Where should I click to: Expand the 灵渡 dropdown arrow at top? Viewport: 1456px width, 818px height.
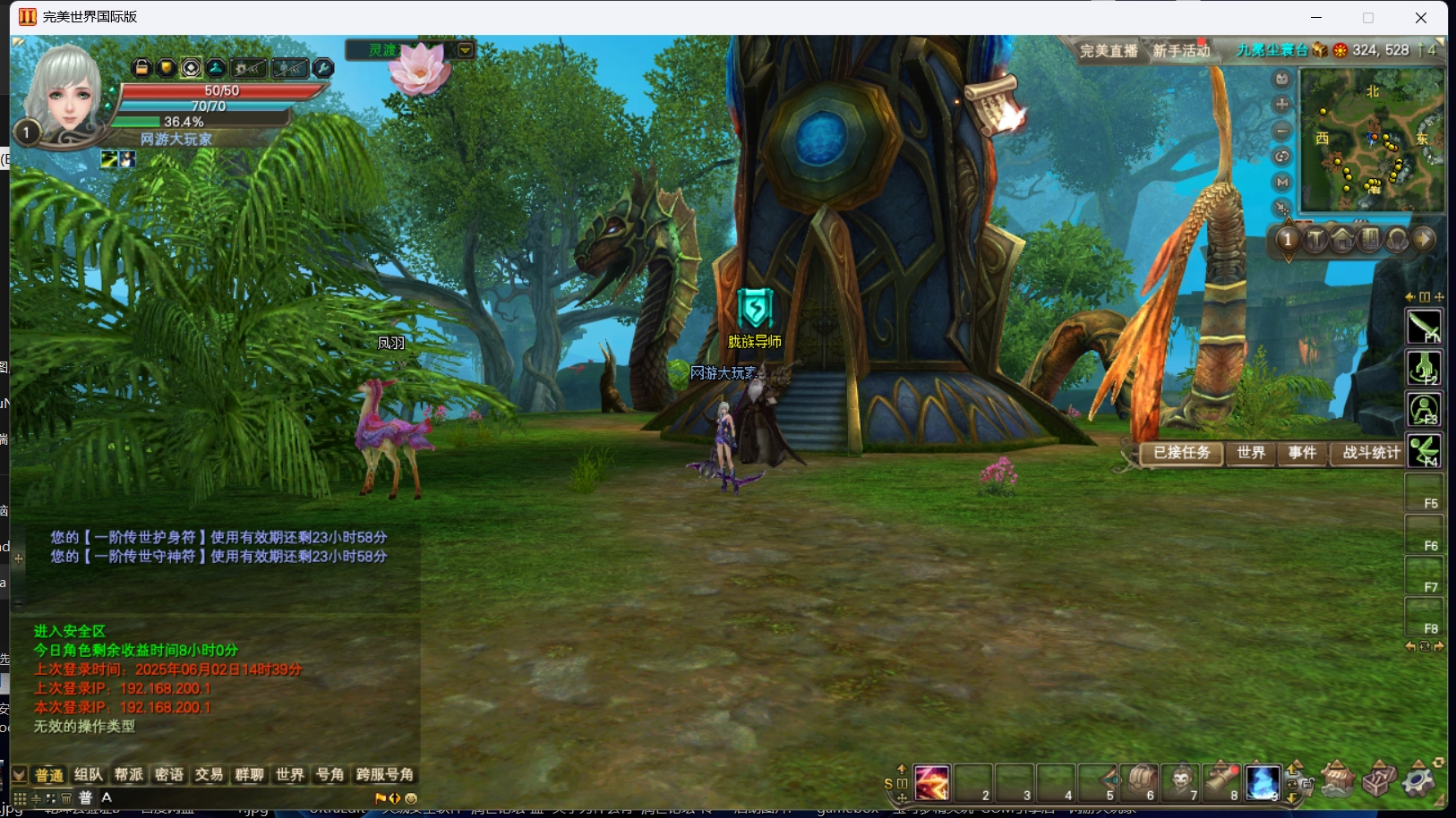click(x=466, y=50)
